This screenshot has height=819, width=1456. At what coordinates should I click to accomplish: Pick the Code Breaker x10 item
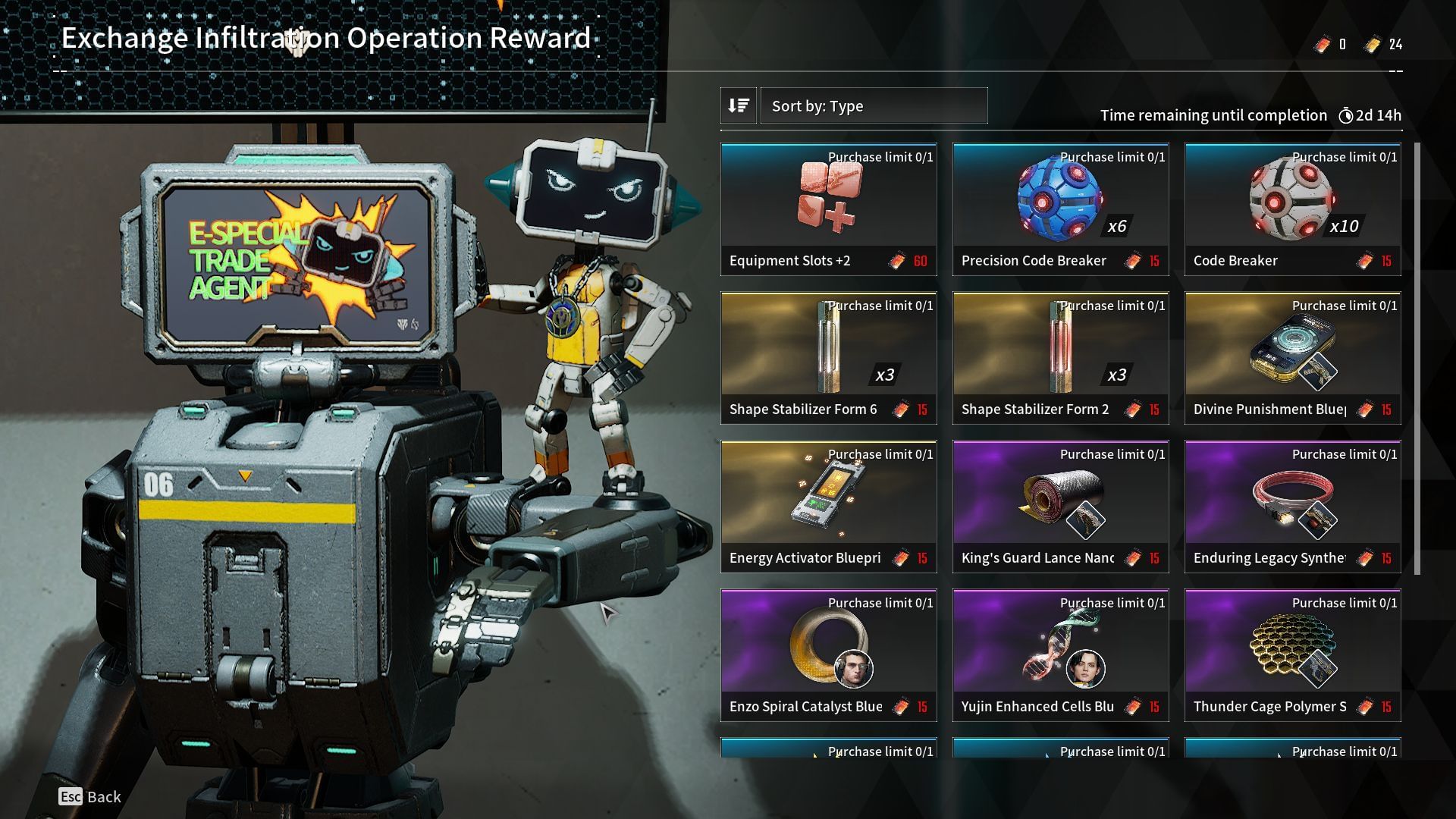1293,209
